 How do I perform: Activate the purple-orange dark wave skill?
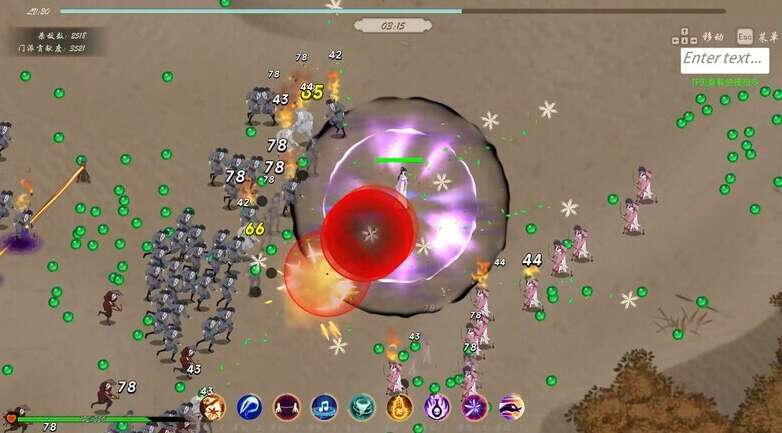511,407
